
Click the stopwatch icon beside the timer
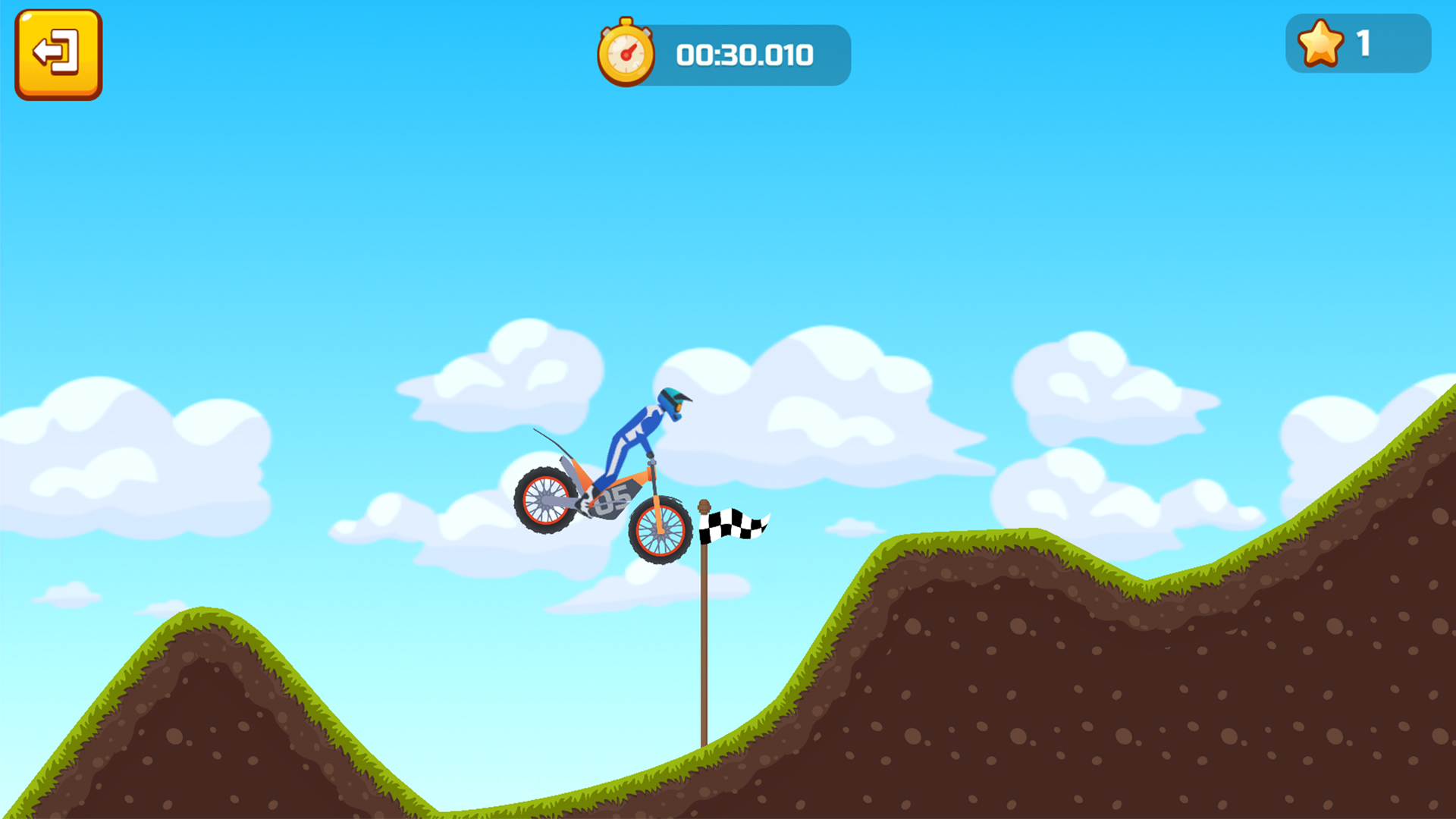point(627,53)
